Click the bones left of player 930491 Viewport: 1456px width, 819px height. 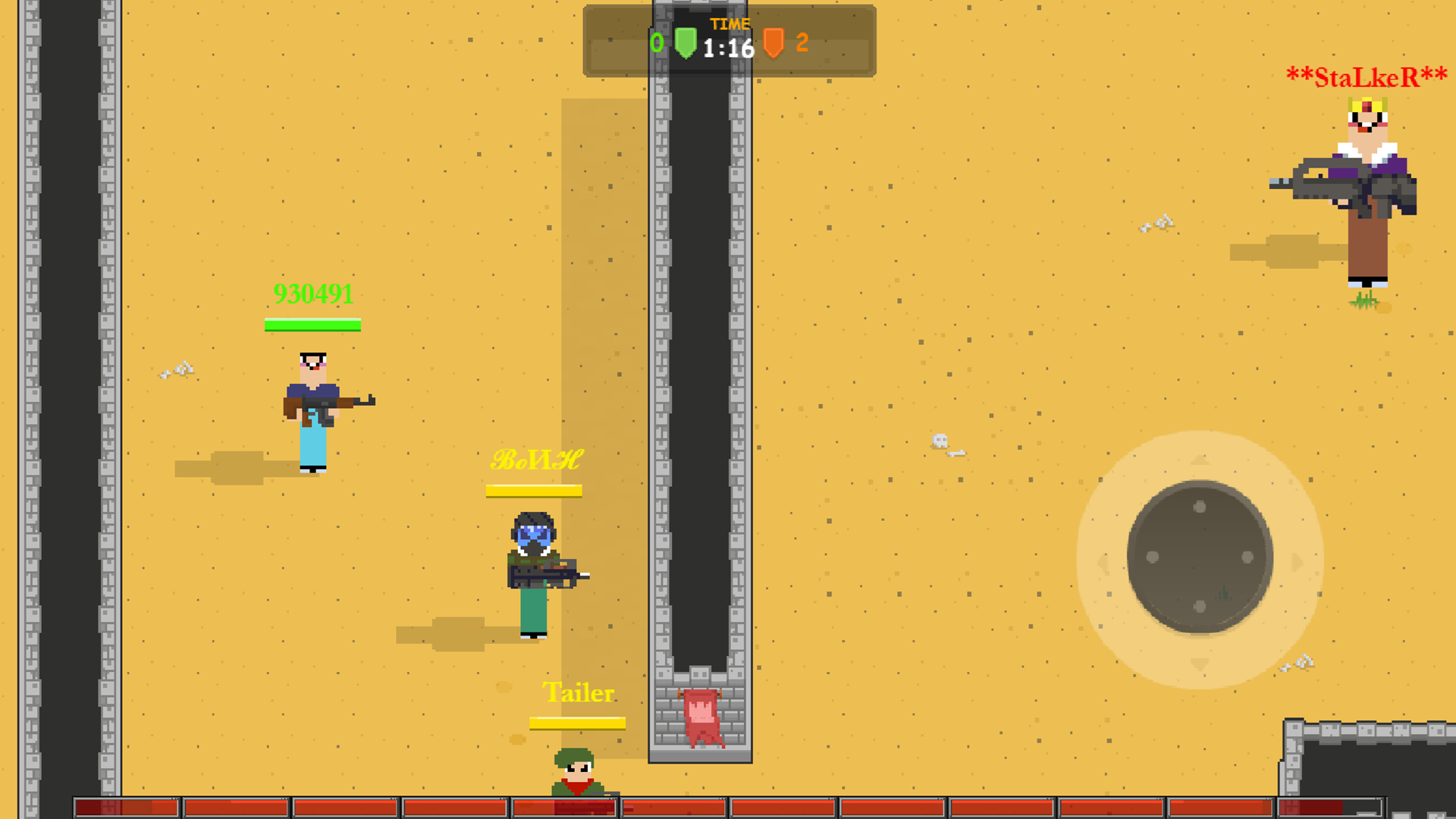[x=178, y=371]
